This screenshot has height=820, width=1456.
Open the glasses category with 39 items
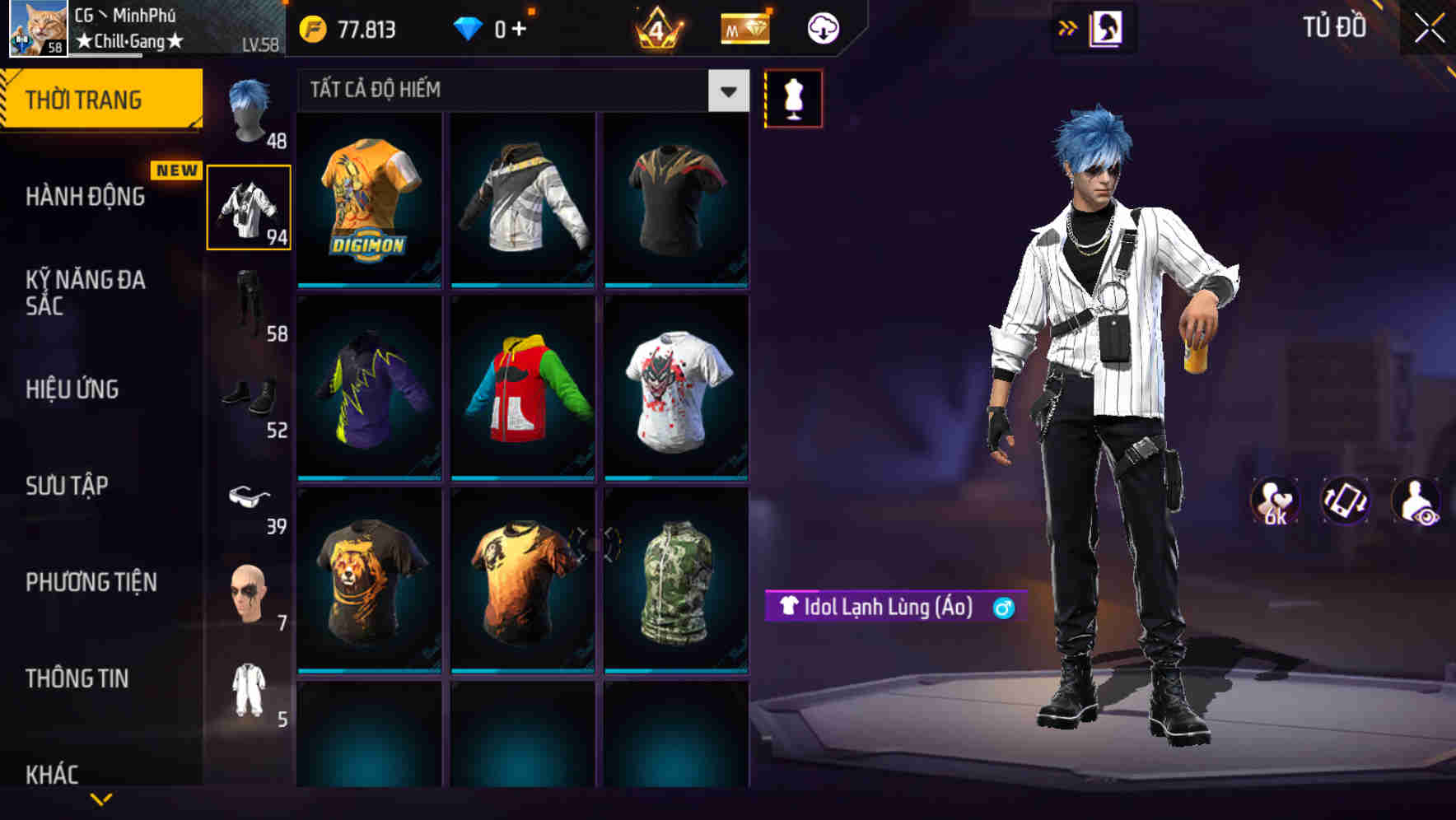[x=250, y=498]
